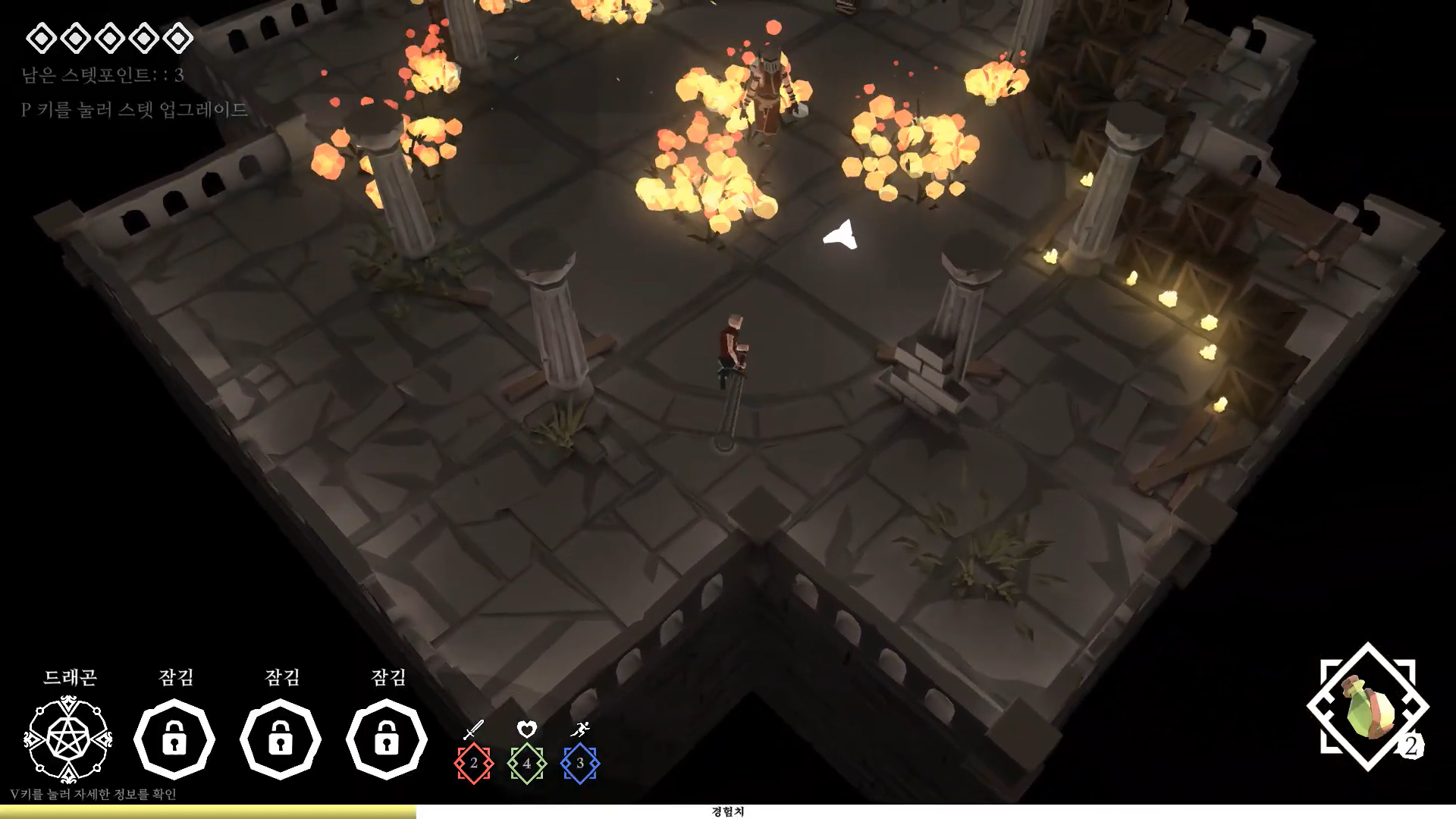Select the blue running speed stat

click(x=580, y=763)
